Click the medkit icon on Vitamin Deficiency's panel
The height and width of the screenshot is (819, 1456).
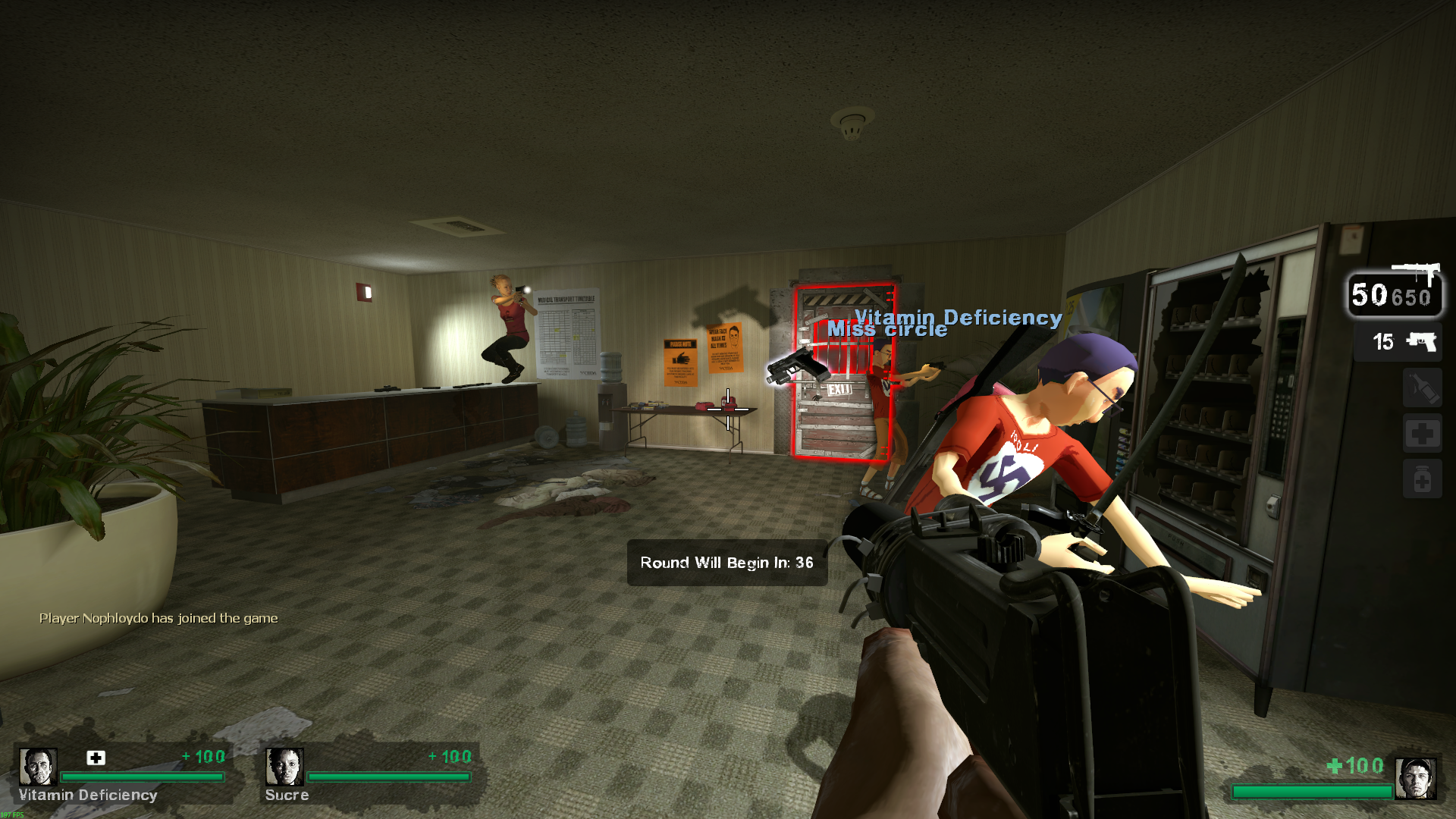[96, 758]
